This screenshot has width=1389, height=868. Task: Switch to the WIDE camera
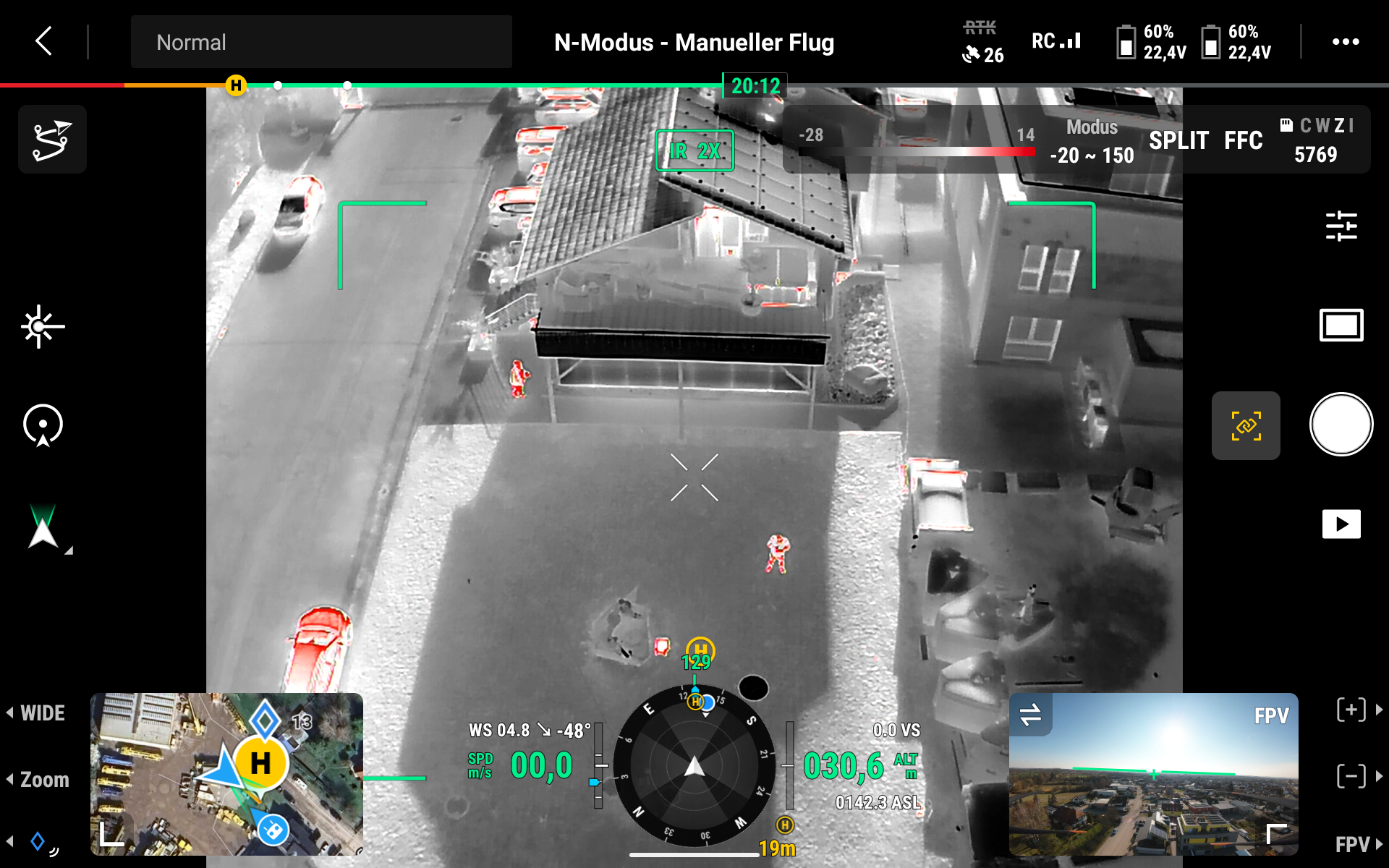(42, 713)
